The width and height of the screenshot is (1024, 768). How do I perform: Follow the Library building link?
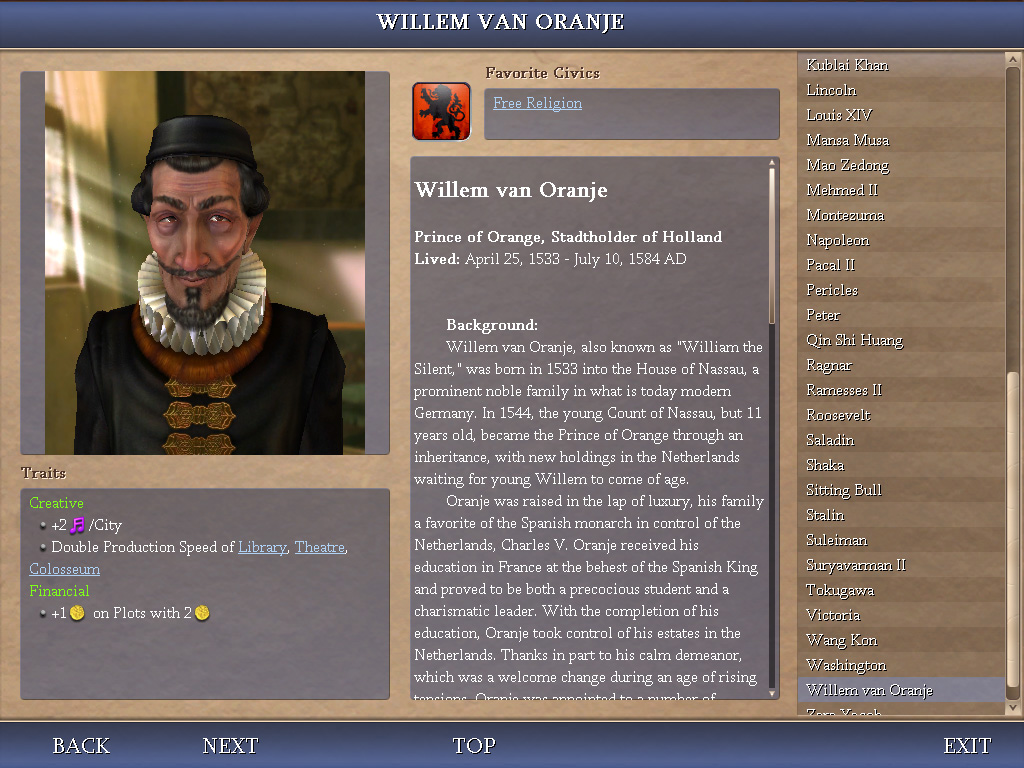pyautogui.click(x=262, y=547)
